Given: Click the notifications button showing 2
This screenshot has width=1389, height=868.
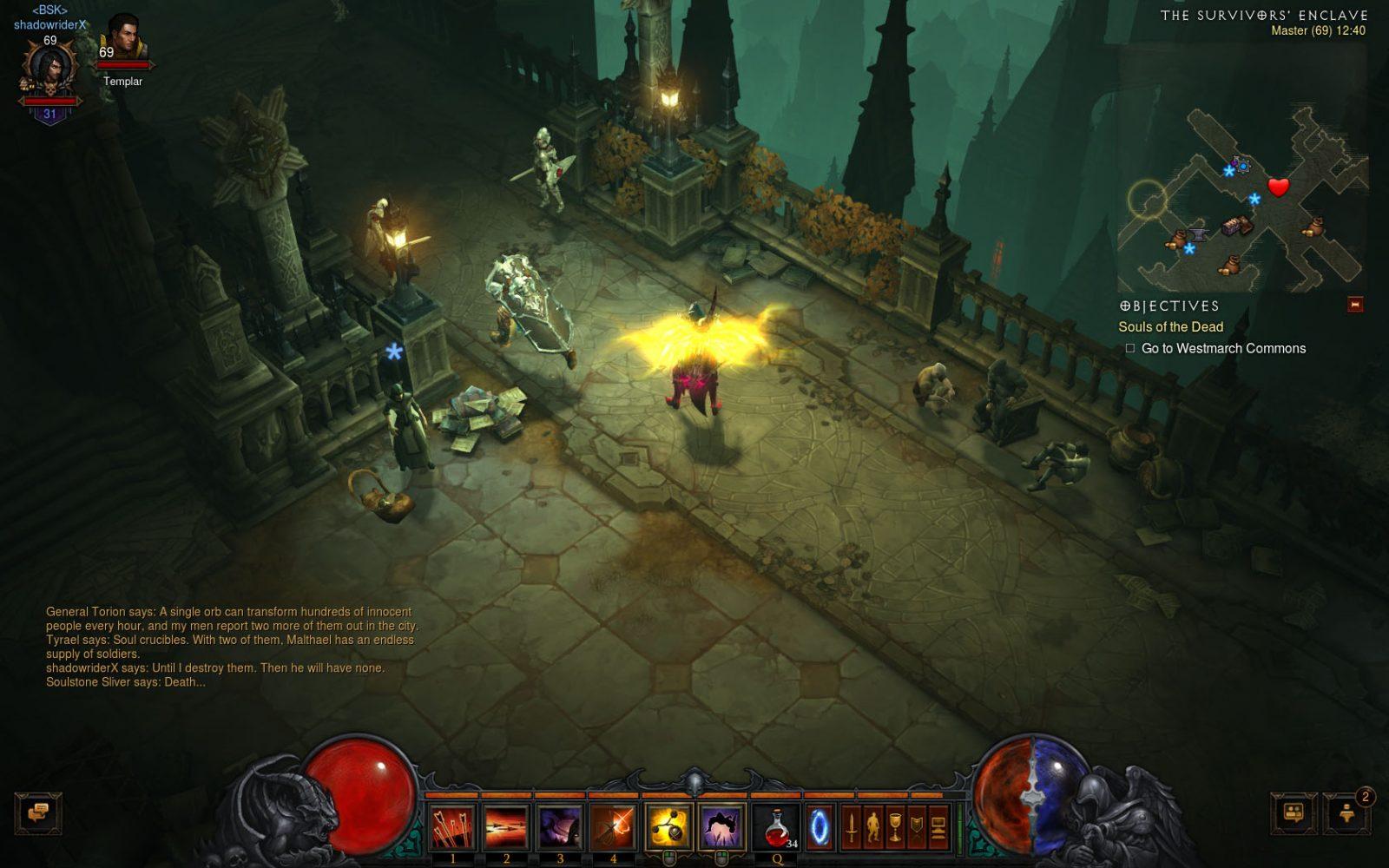Looking at the screenshot, I should pos(1347,813).
